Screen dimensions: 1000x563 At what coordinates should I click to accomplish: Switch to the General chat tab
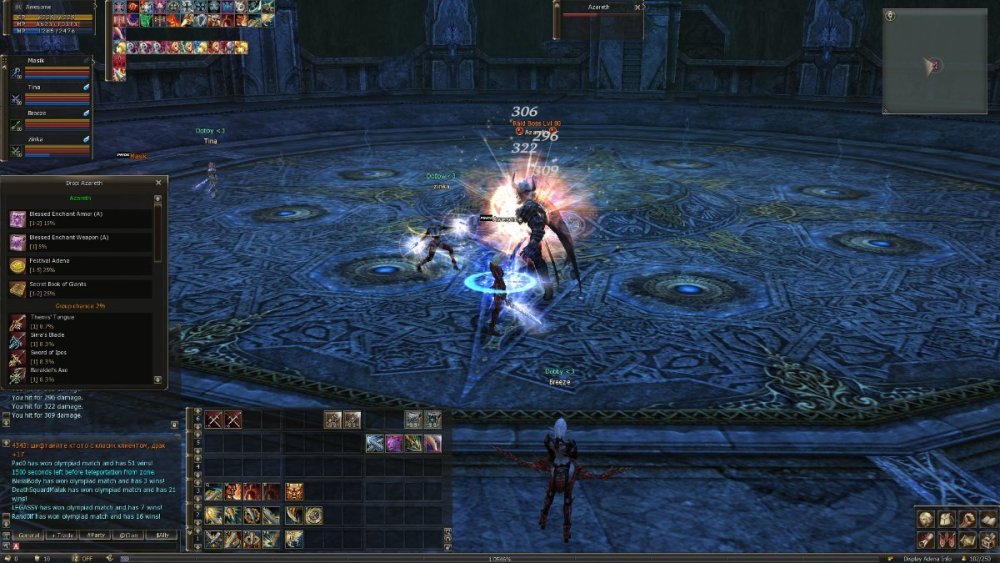(x=27, y=535)
